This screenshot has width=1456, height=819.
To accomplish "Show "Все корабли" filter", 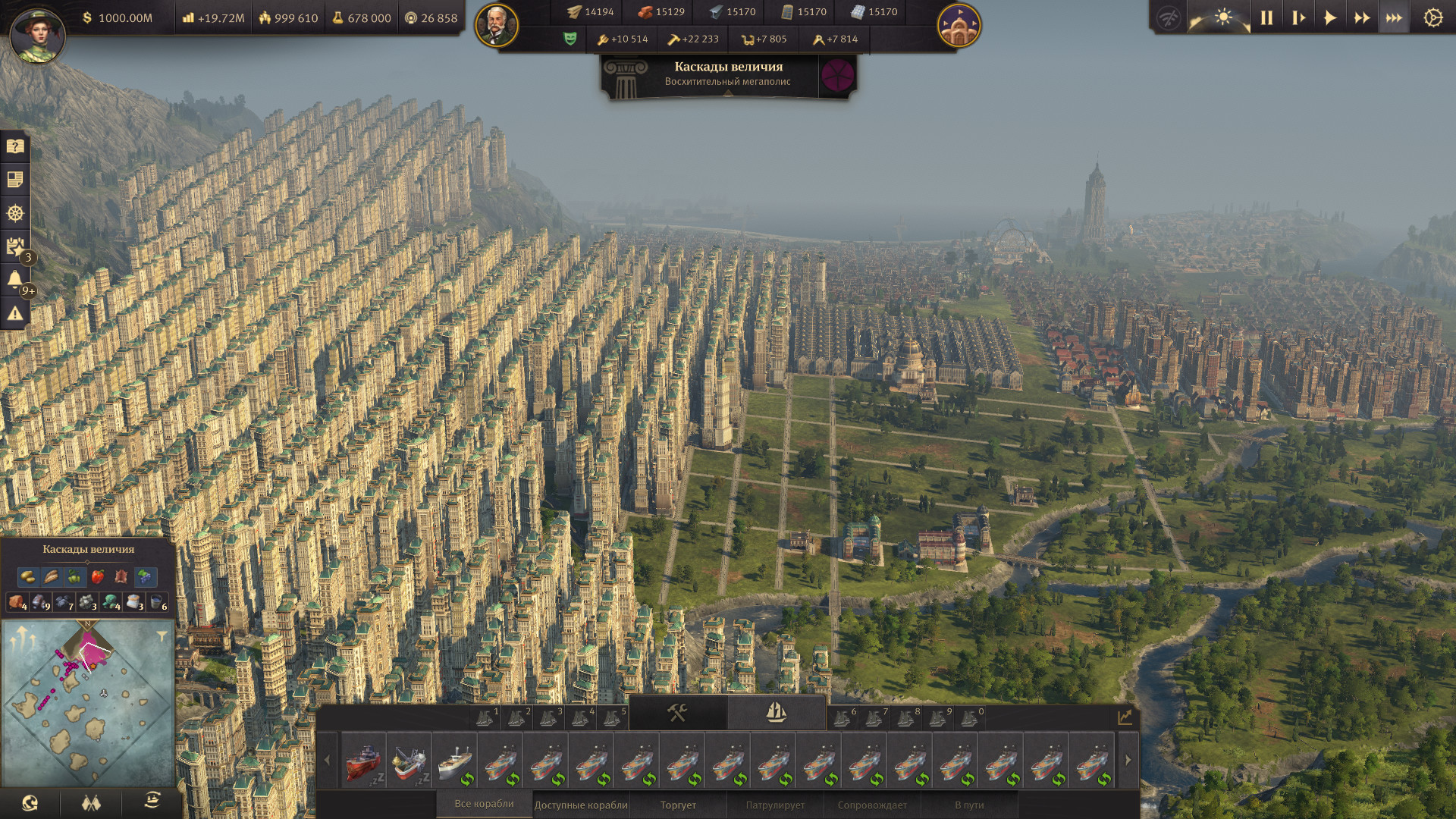I will [484, 804].
